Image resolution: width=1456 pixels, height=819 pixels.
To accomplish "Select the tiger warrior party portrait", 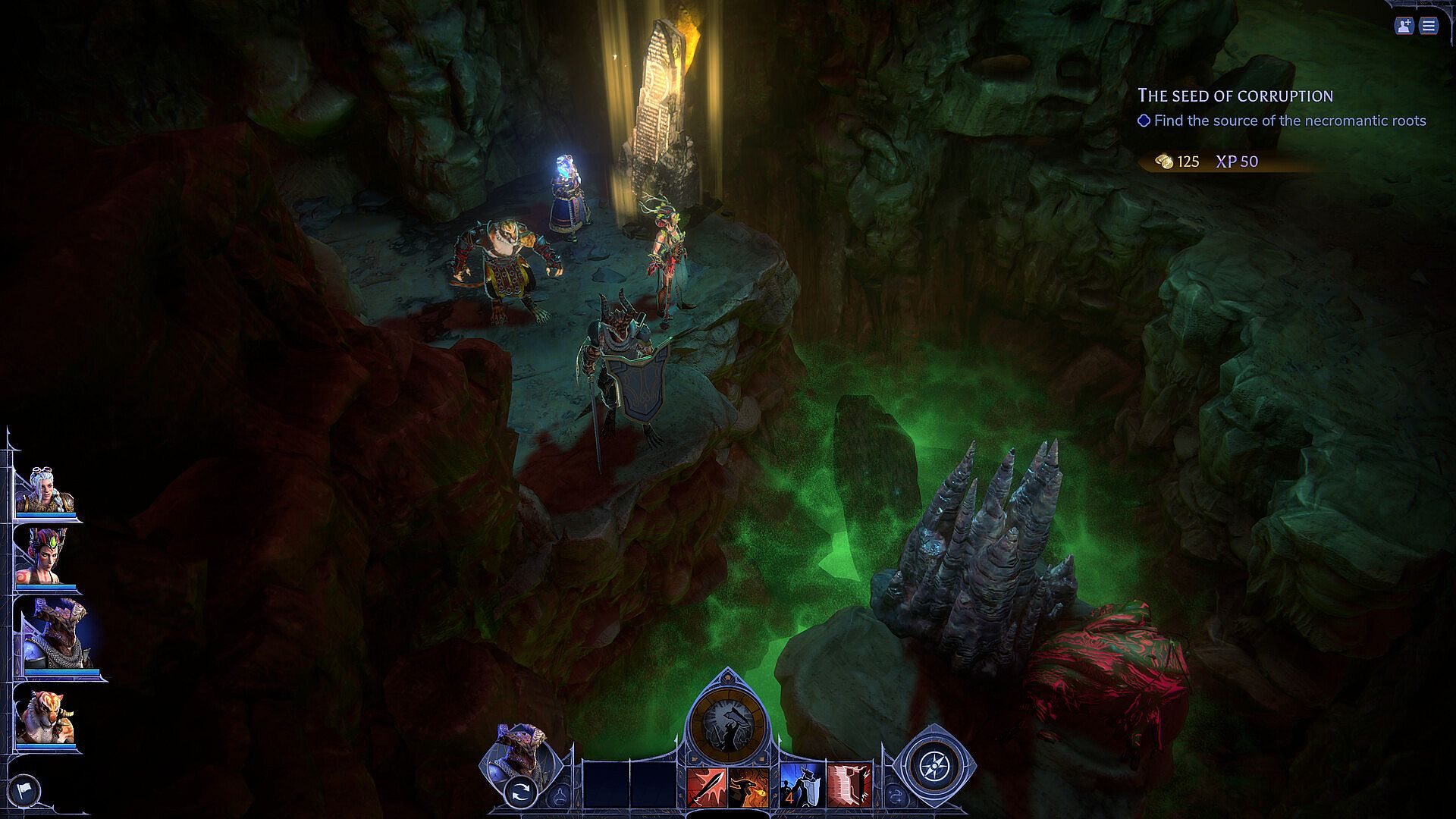I will pos(45,718).
